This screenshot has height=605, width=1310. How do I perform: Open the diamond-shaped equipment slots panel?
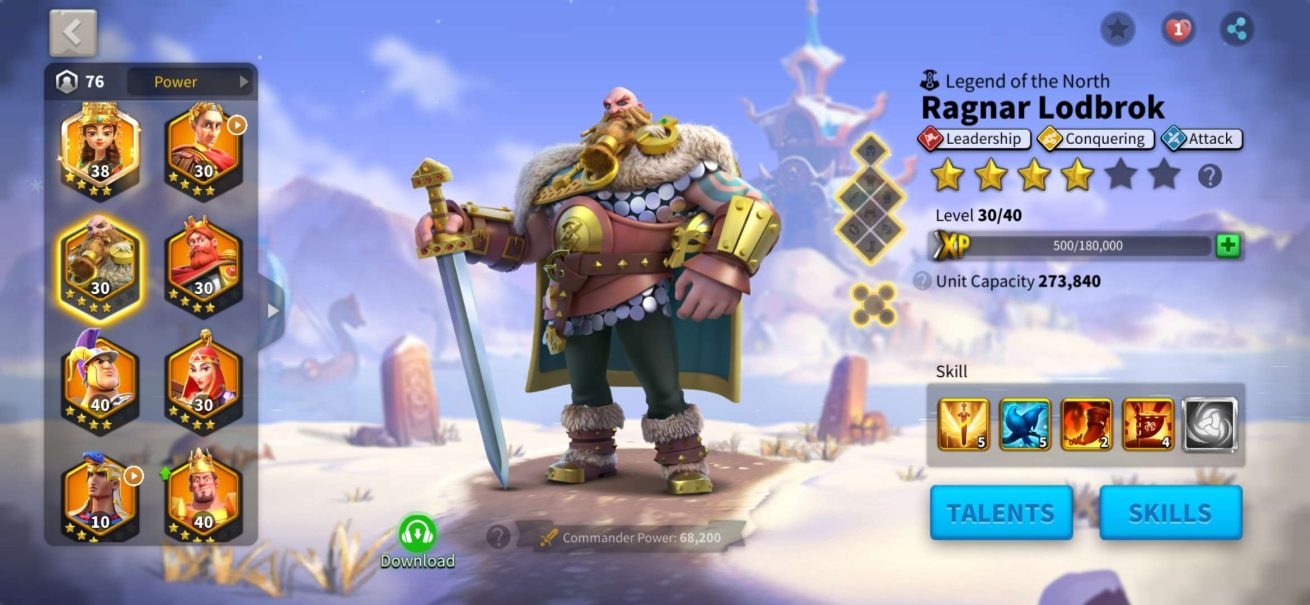pyautogui.click(x=869, y=199)
